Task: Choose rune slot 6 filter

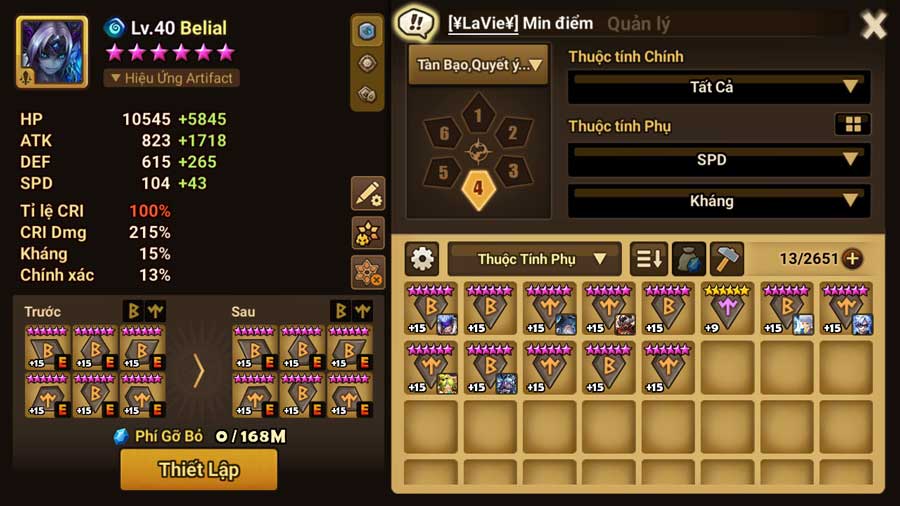Action: click(x=444, y=133)
